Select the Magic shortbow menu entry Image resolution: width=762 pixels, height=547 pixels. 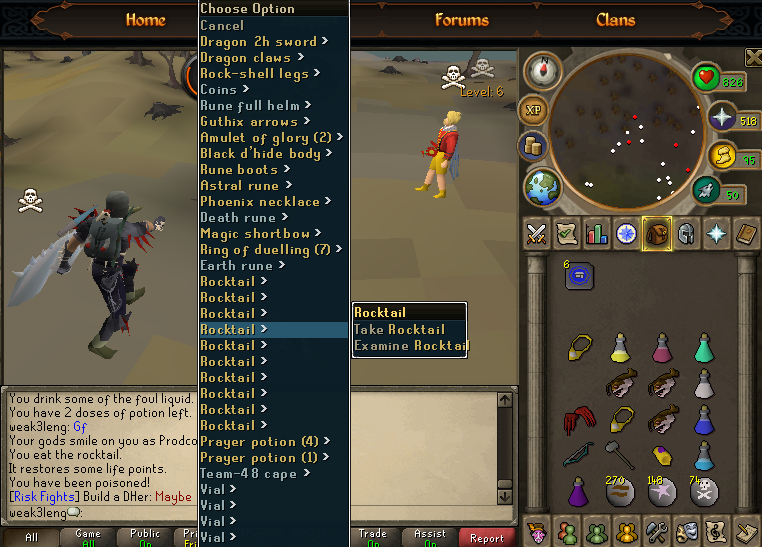pos(255,234)
